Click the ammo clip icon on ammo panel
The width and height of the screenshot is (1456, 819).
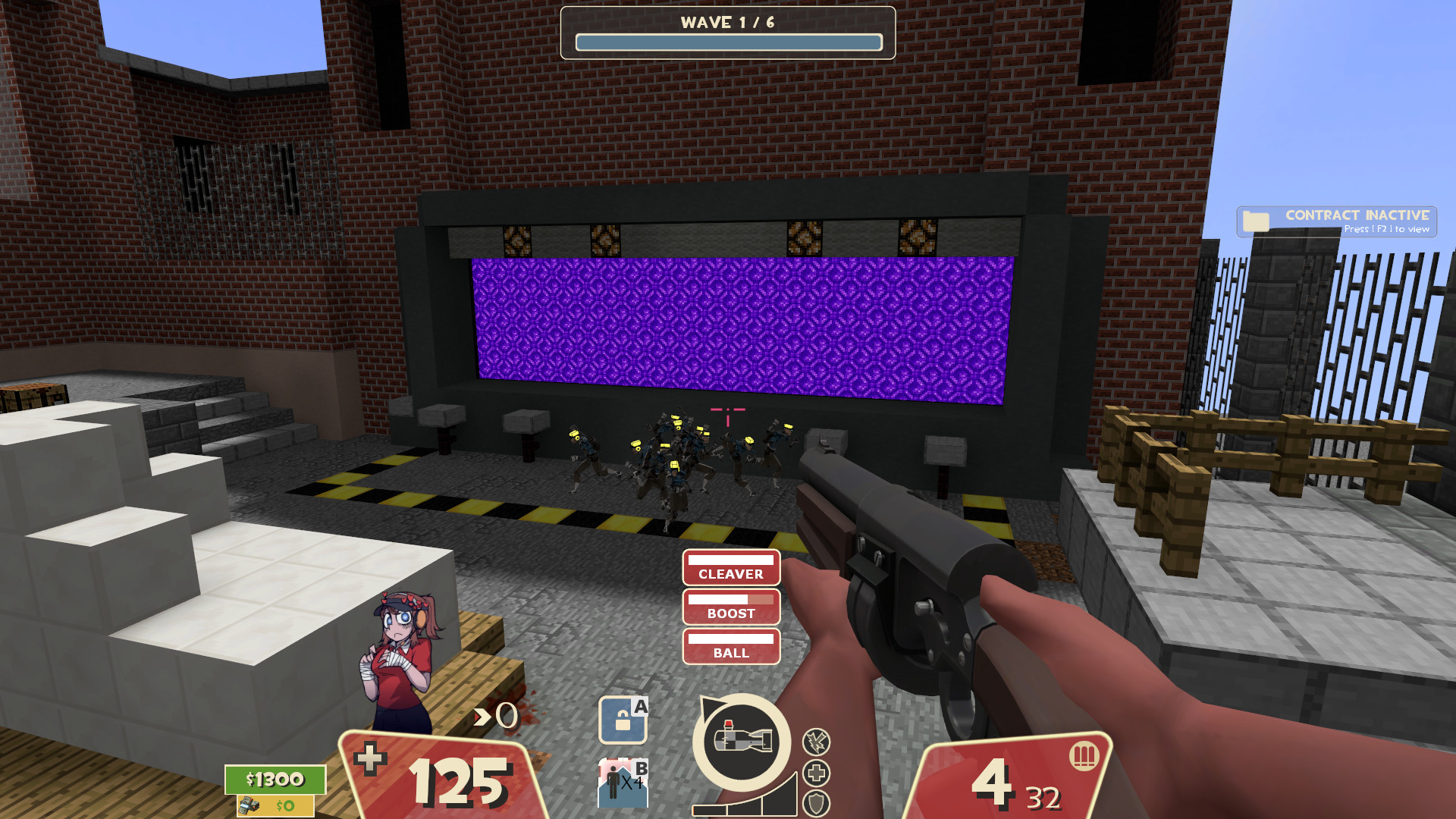point(1085,755)
